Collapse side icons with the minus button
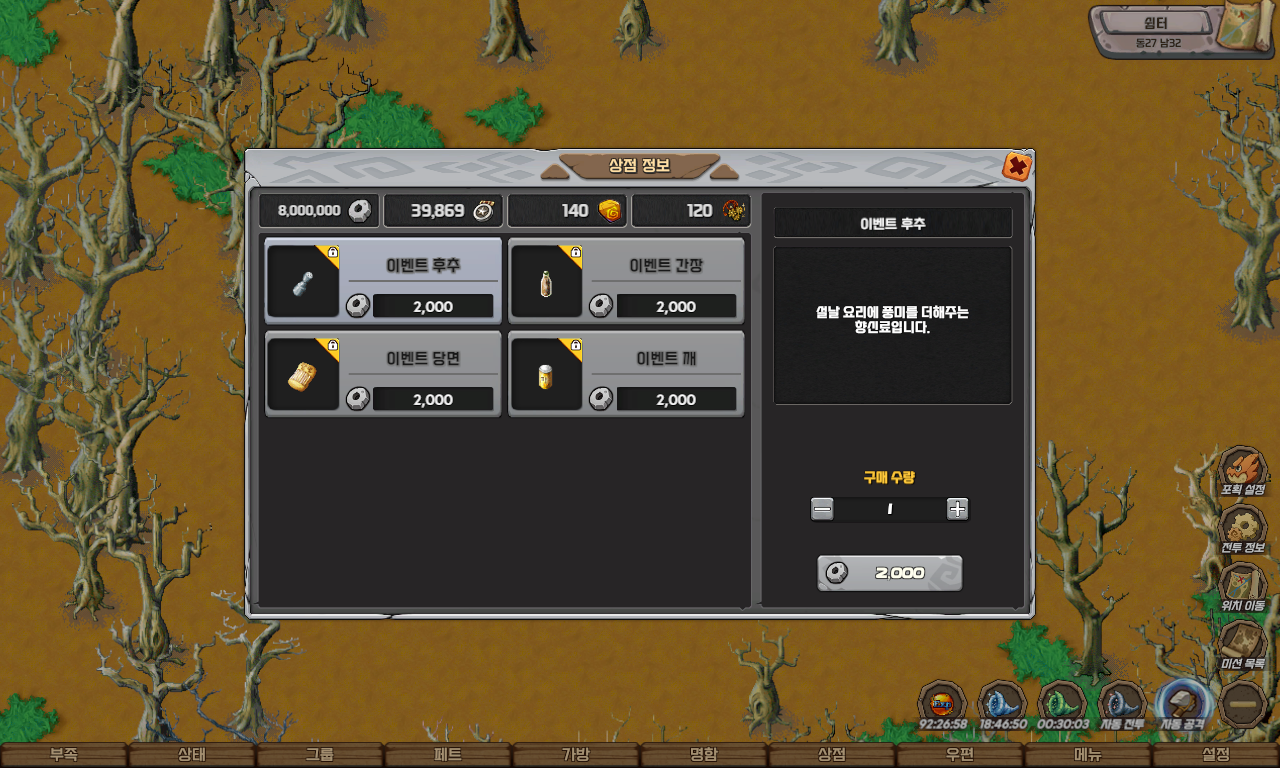The width and height of the screenshot is (1280, 768). 1244,704
